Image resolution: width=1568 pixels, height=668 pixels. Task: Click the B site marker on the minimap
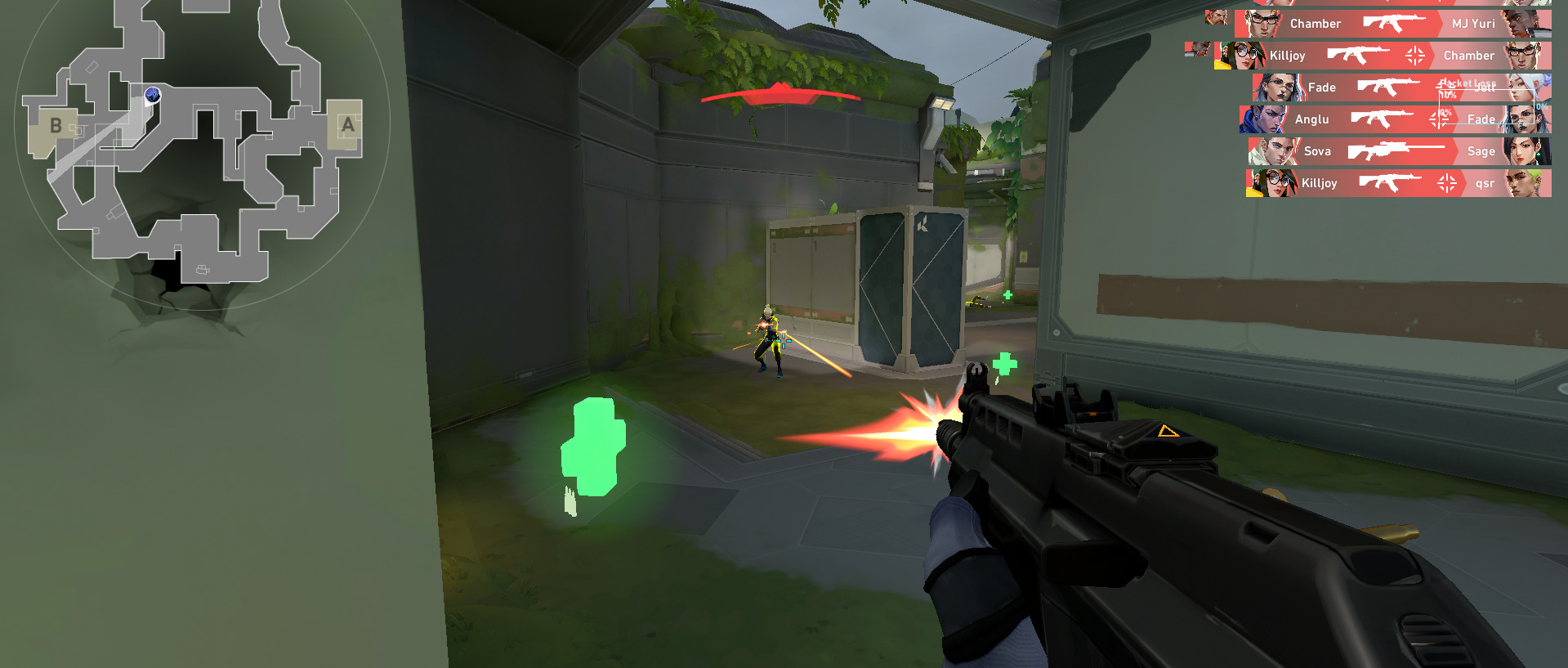55,126
